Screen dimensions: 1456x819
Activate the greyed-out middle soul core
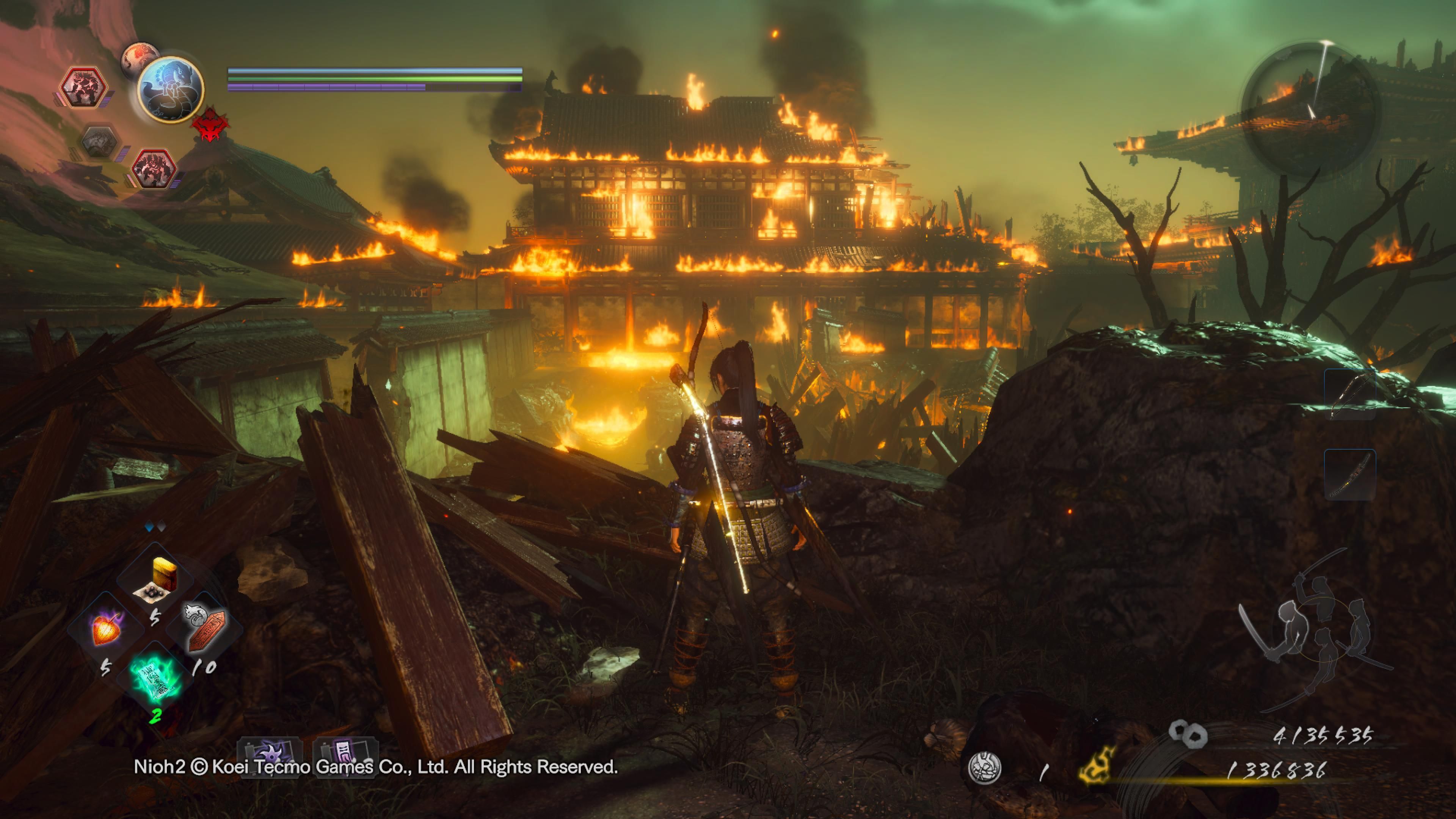tap(99, 143)
